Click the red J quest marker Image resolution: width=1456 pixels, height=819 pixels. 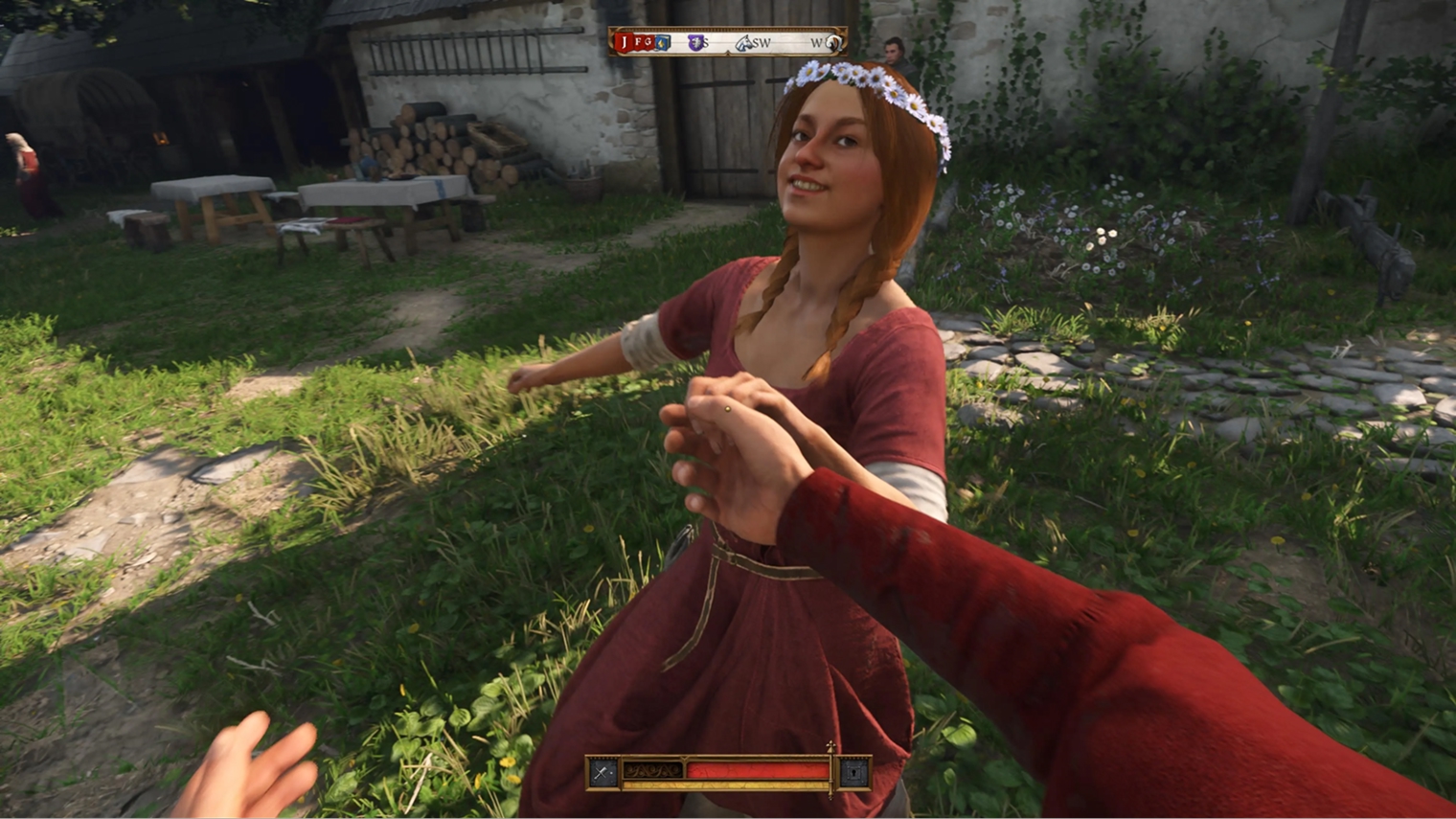(x=624, y=41)
